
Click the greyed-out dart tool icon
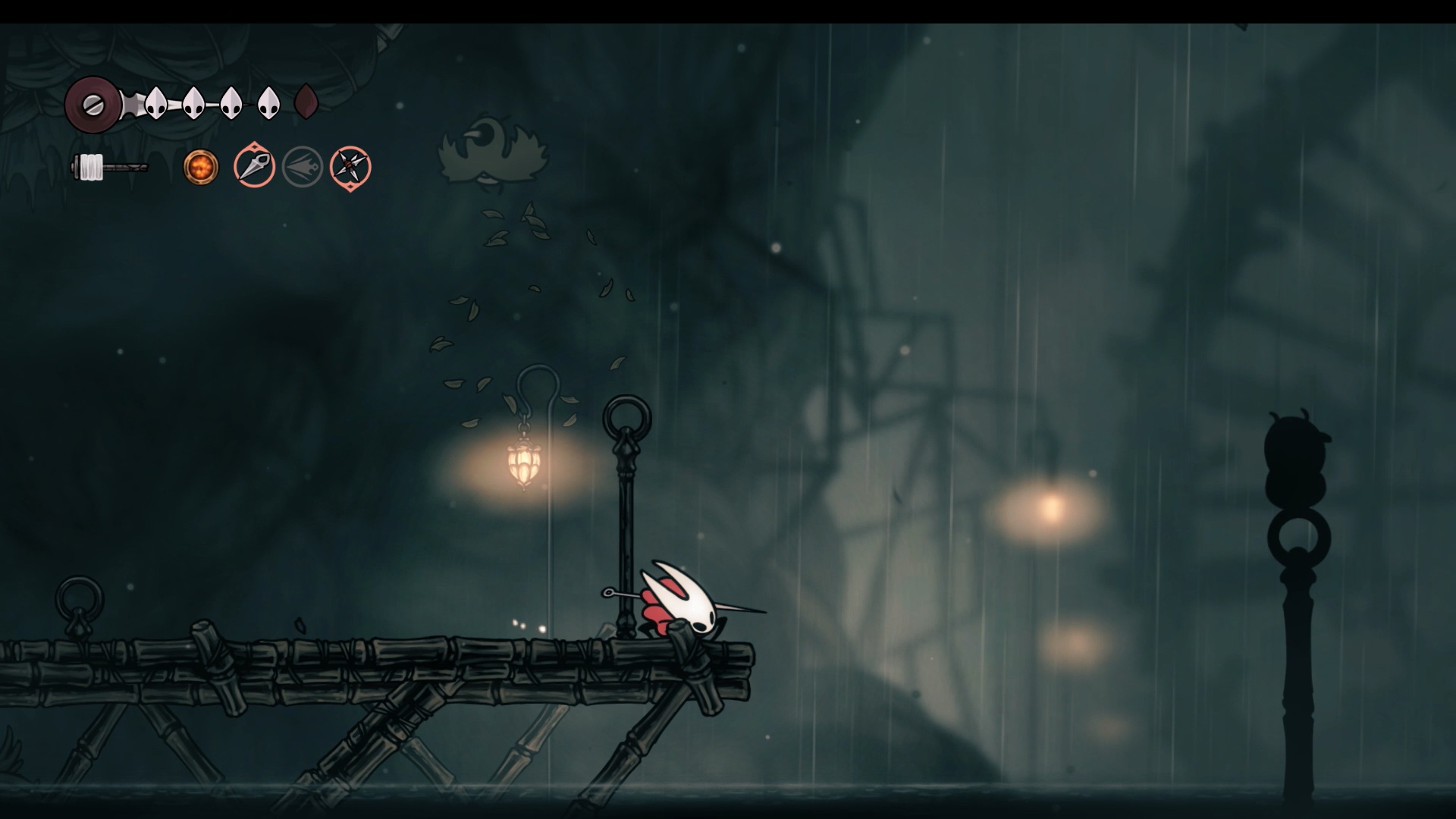click(x=303, y=167)
